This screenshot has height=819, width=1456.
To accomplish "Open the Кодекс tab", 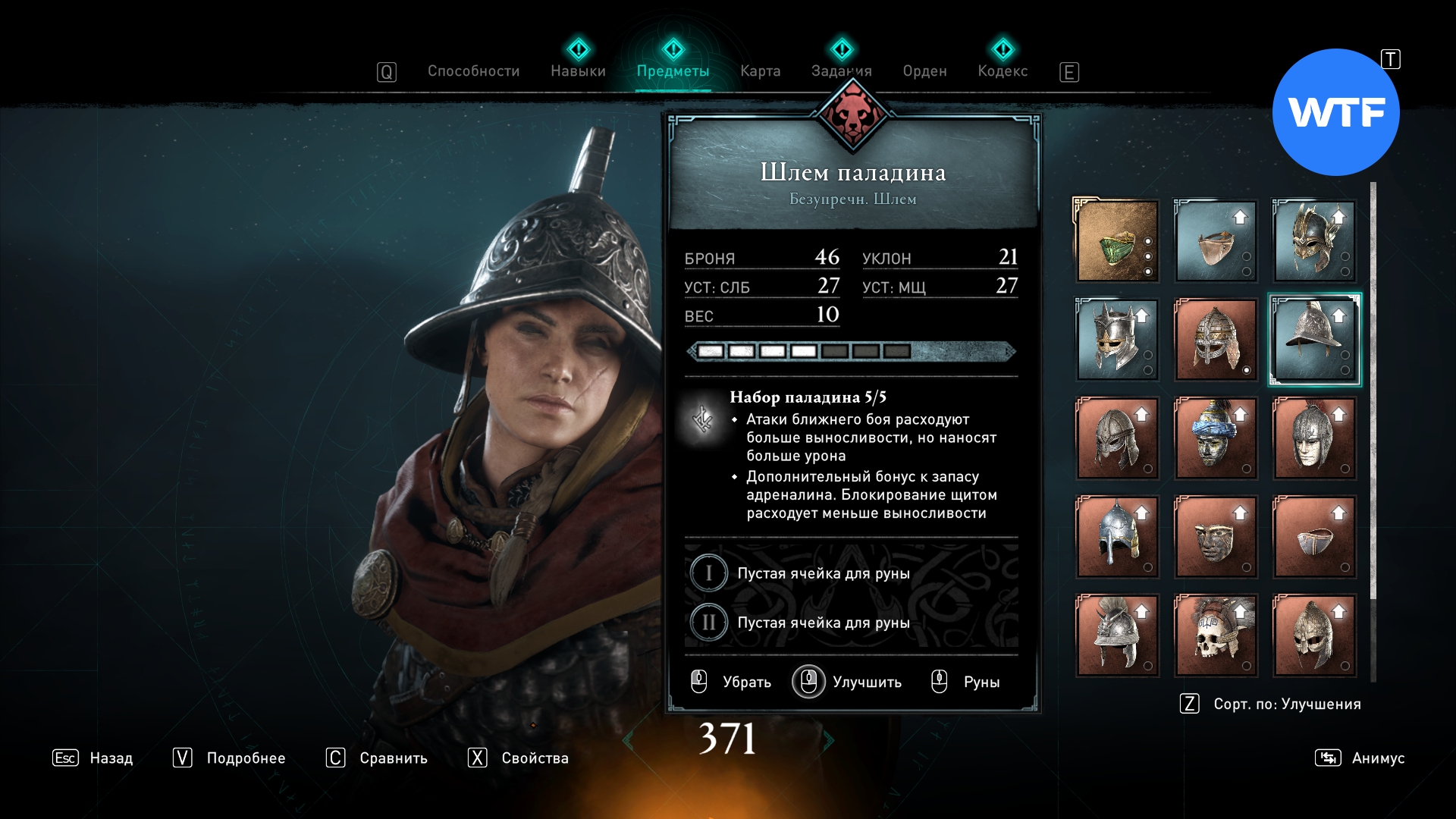I will 1003,71.
